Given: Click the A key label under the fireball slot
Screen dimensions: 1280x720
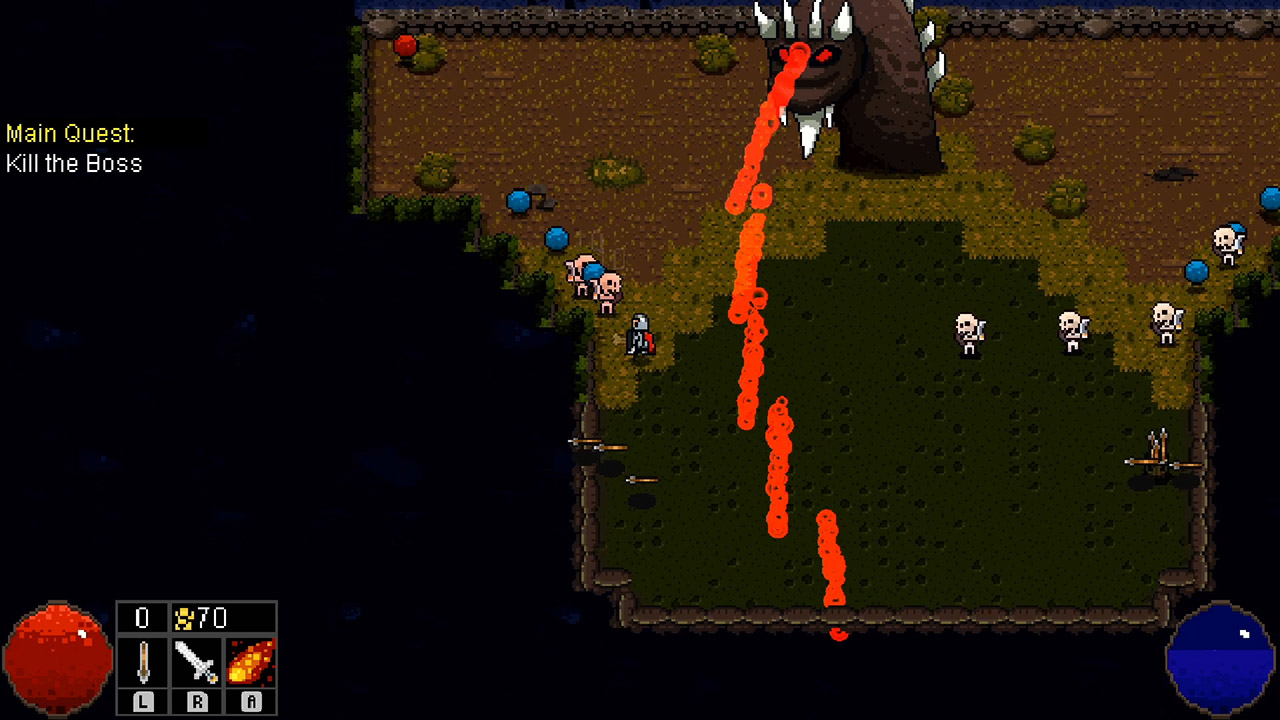Looking at the screenshot, I should tap(249, 702).
